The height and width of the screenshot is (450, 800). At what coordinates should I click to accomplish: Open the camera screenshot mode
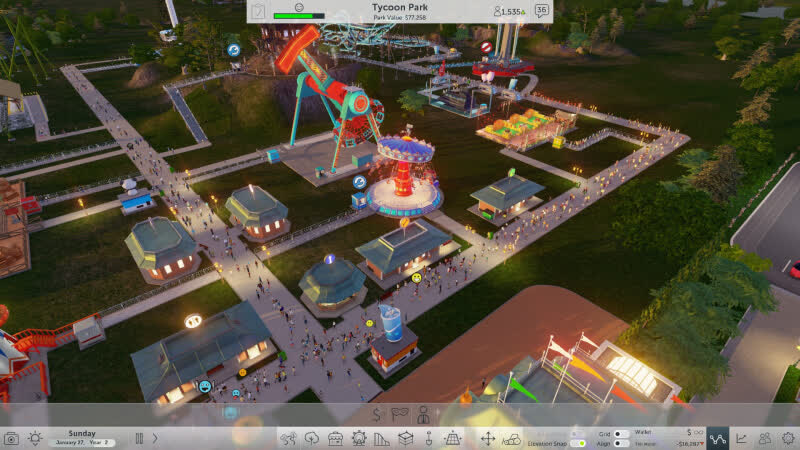point(11,438)
